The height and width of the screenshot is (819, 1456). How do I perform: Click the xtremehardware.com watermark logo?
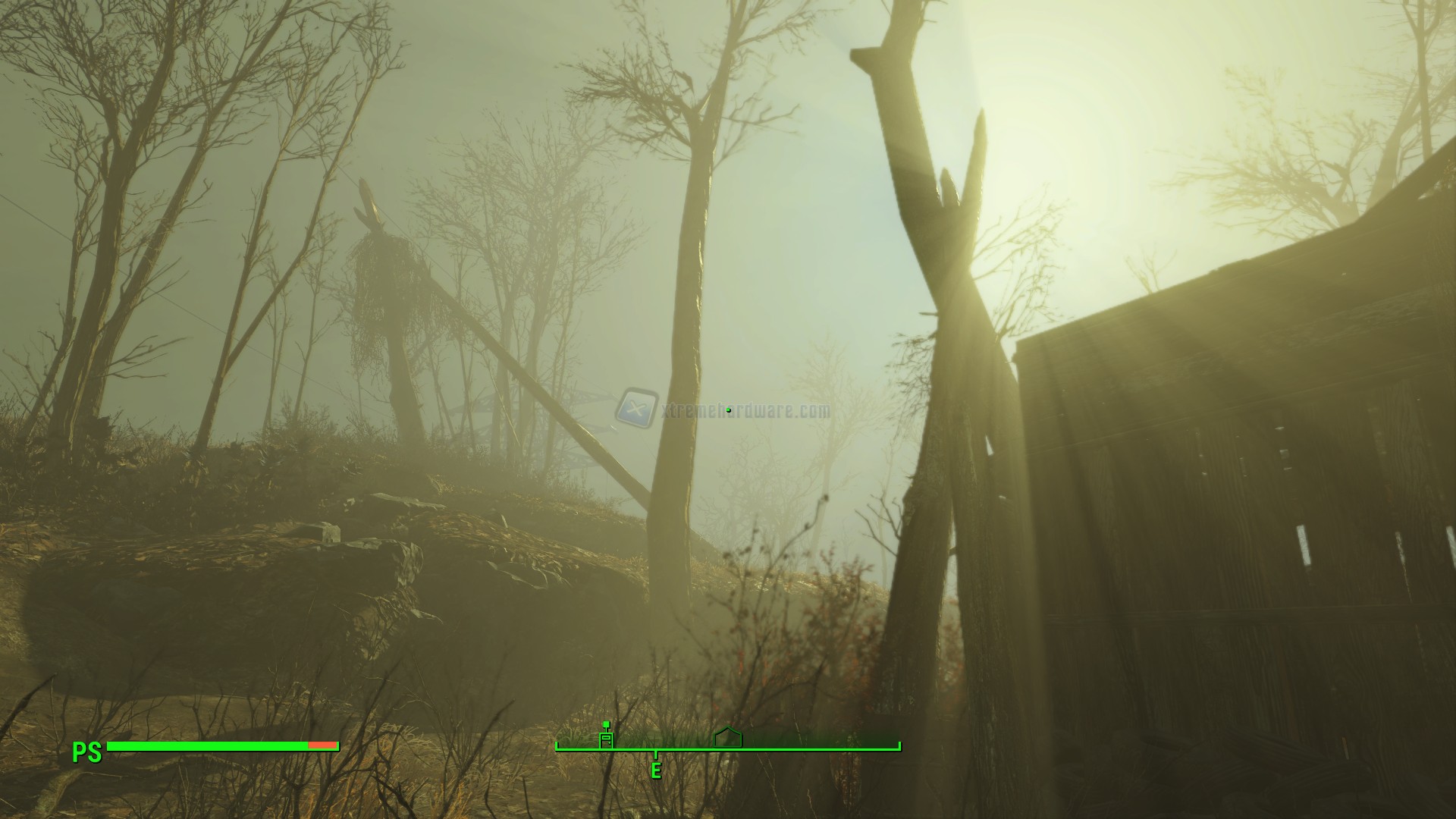637,409
